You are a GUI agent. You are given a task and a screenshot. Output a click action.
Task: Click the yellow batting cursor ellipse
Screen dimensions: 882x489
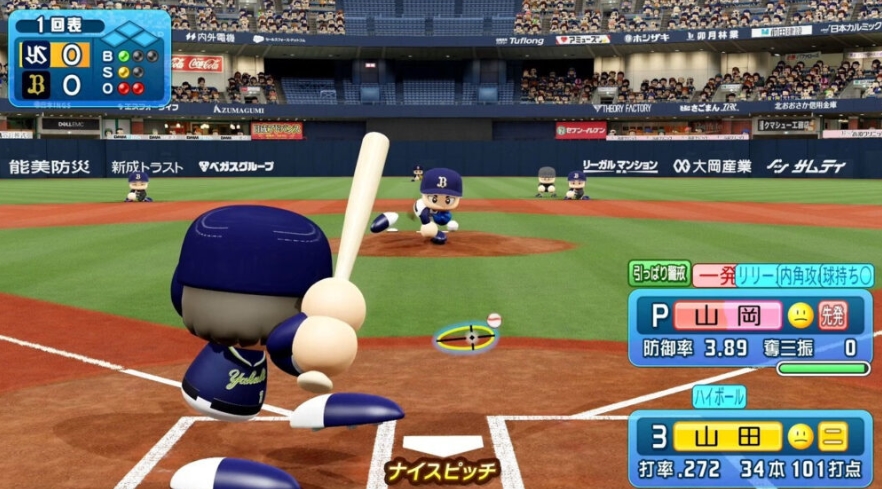(x=466, y=337)
